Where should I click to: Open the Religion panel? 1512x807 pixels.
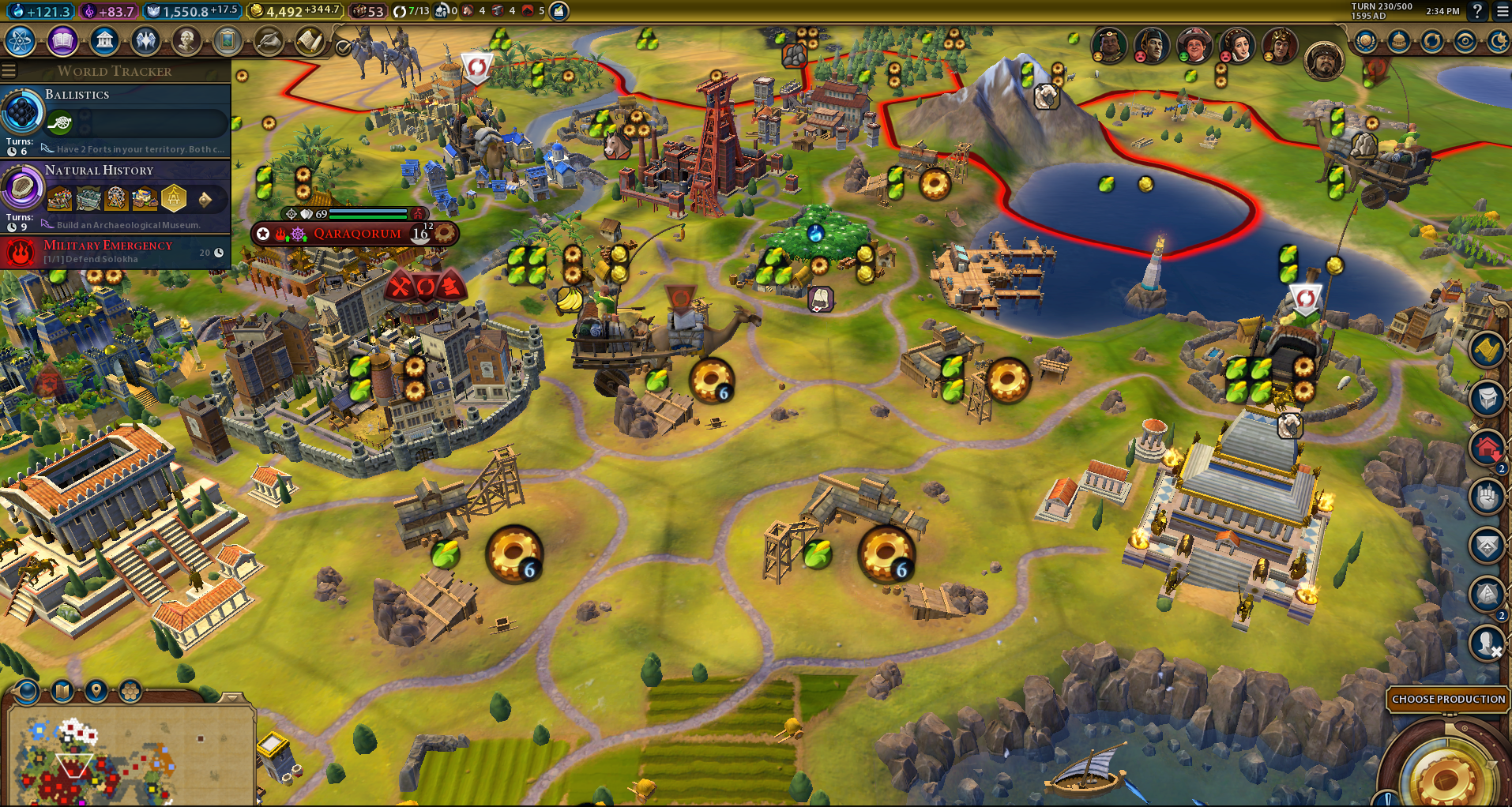click(145, 41)
